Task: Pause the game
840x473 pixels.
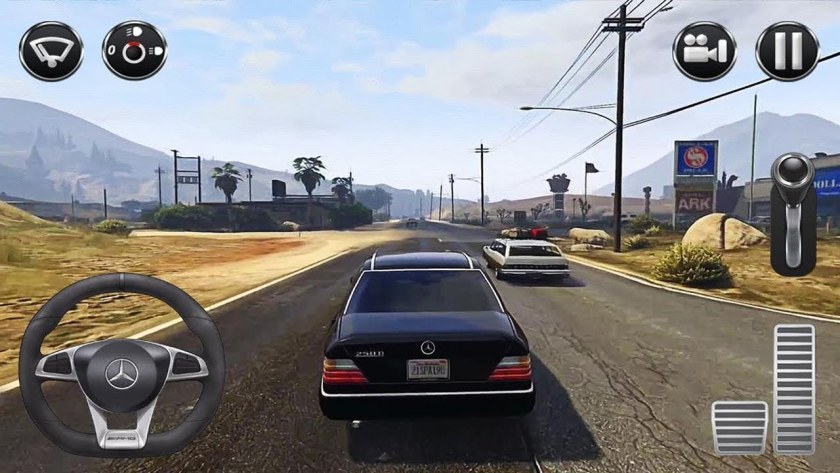Action: (x=786, y=50)
